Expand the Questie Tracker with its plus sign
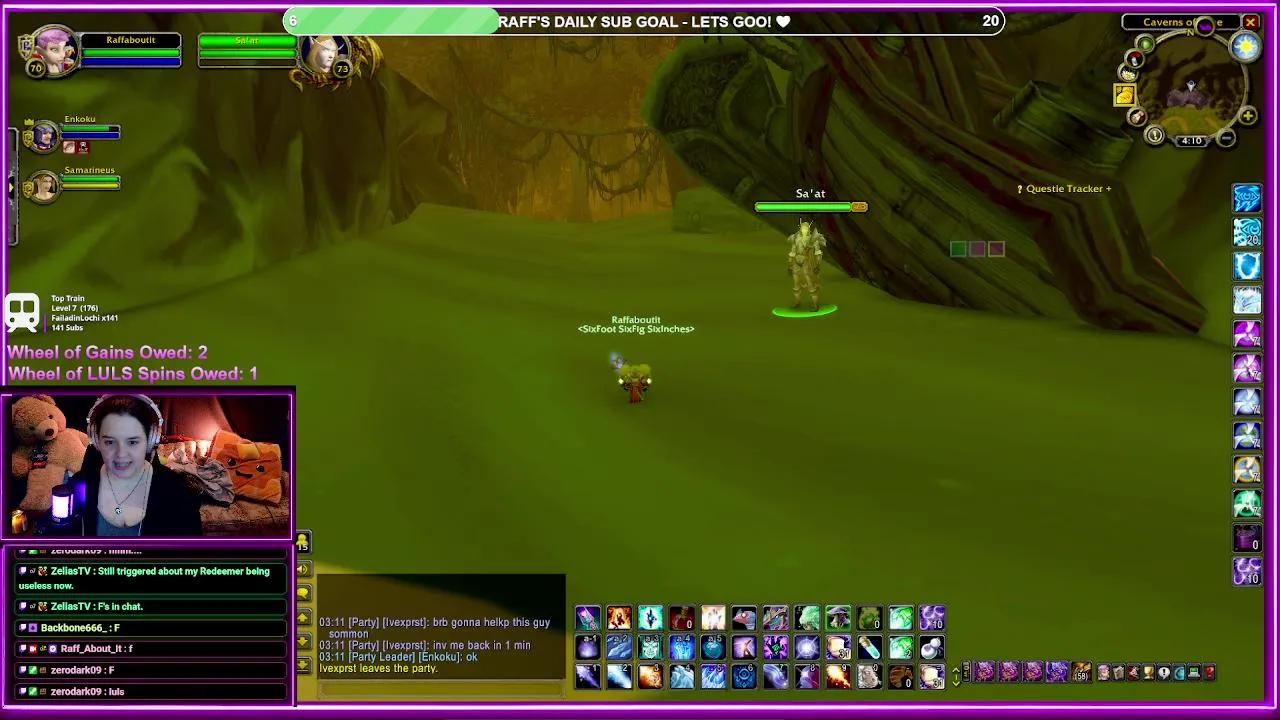This screenshot has height=720, width=1280. (1110, 188)
